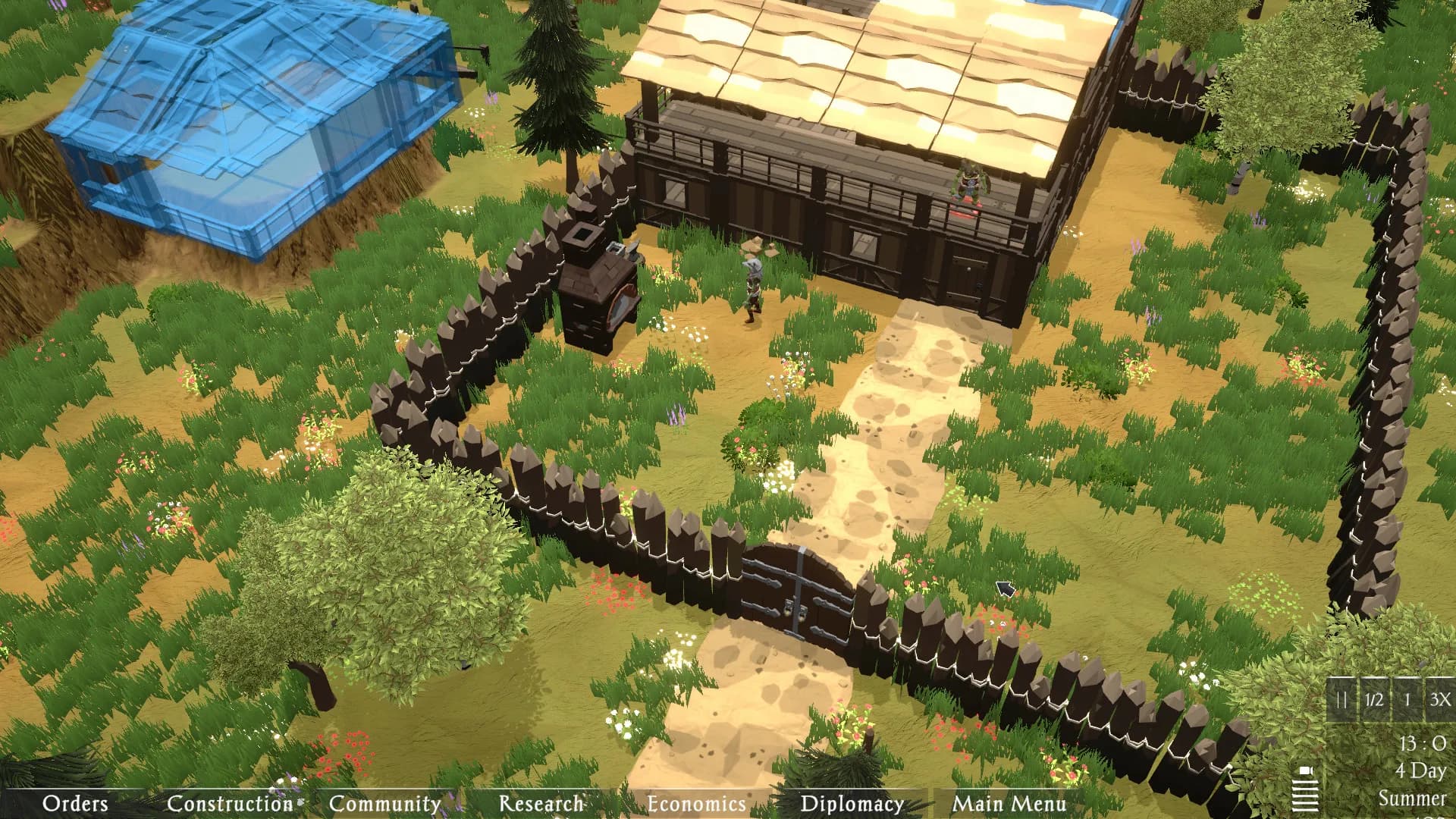Set game speed to 1/2

pyautogui.click(x=1374, y=700)
